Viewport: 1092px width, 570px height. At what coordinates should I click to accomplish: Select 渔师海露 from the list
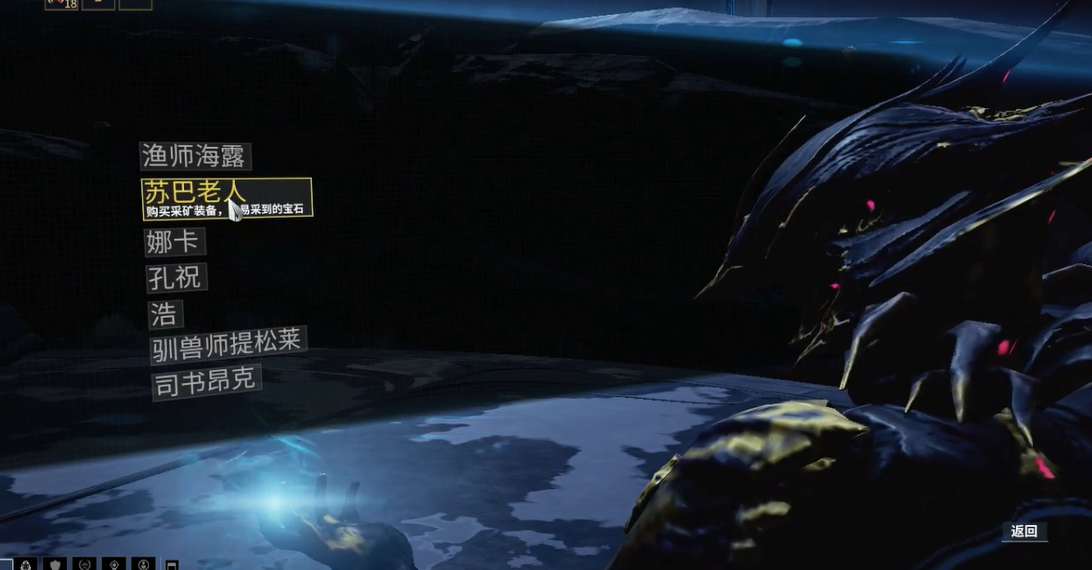195,156
